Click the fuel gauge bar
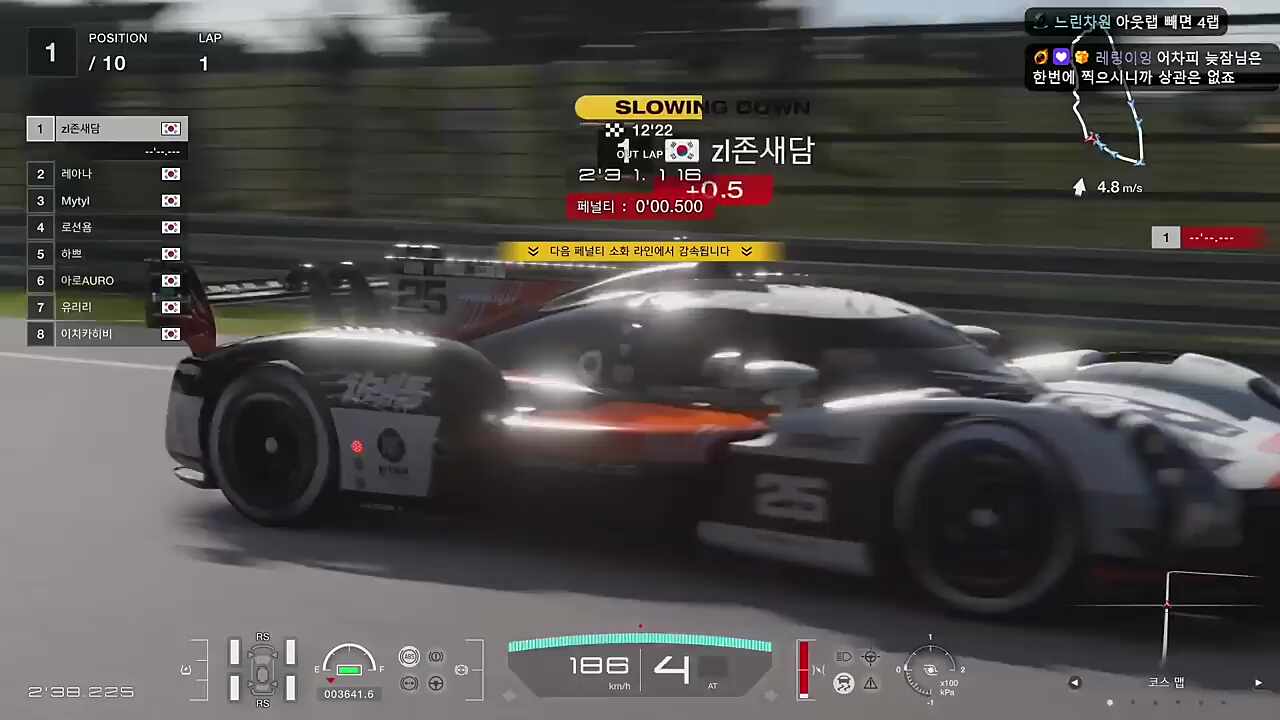1280x720 pixels. pos(349,668)
